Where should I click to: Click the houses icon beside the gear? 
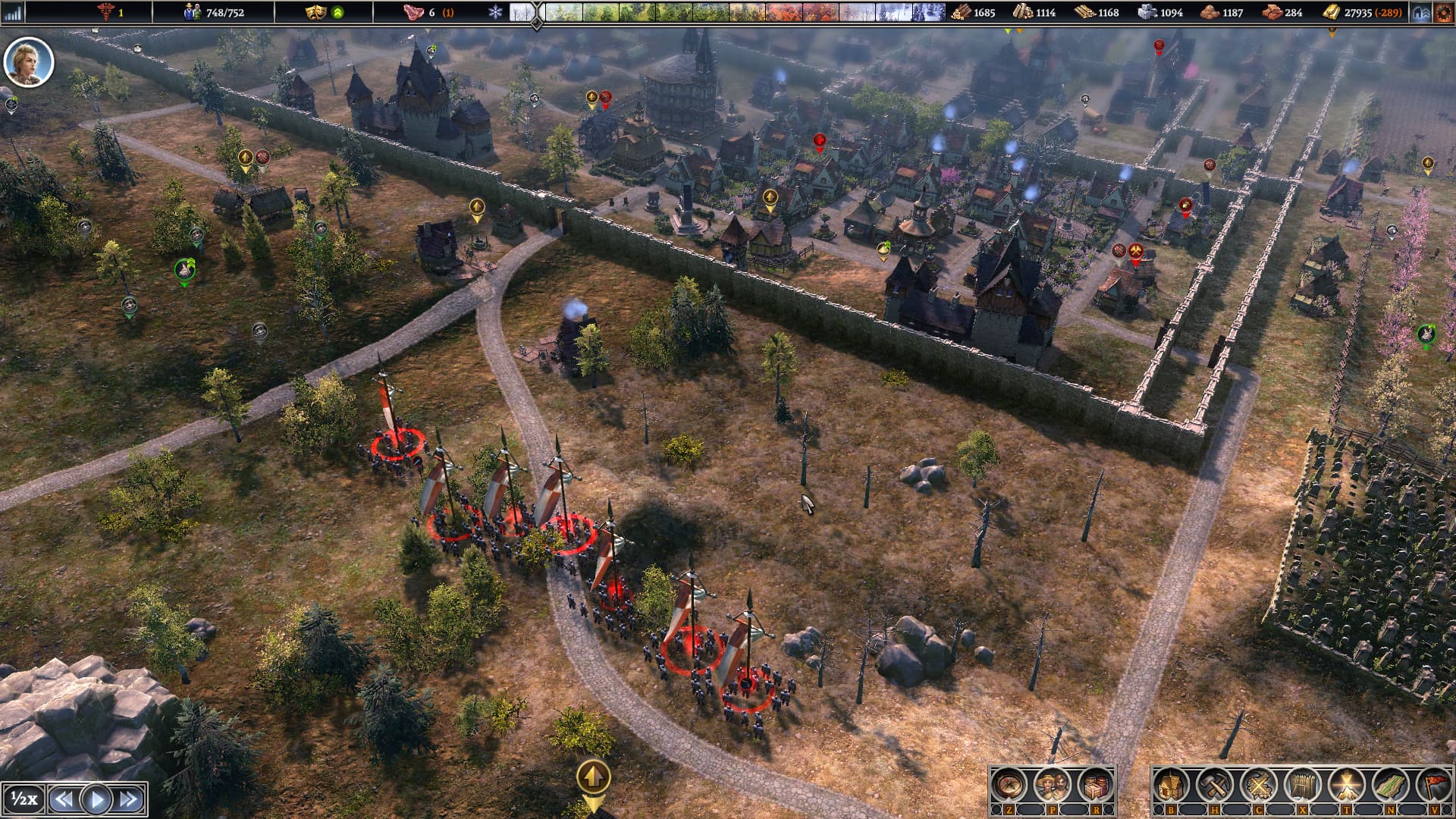pyautogui.click(x=1421, y=12)
